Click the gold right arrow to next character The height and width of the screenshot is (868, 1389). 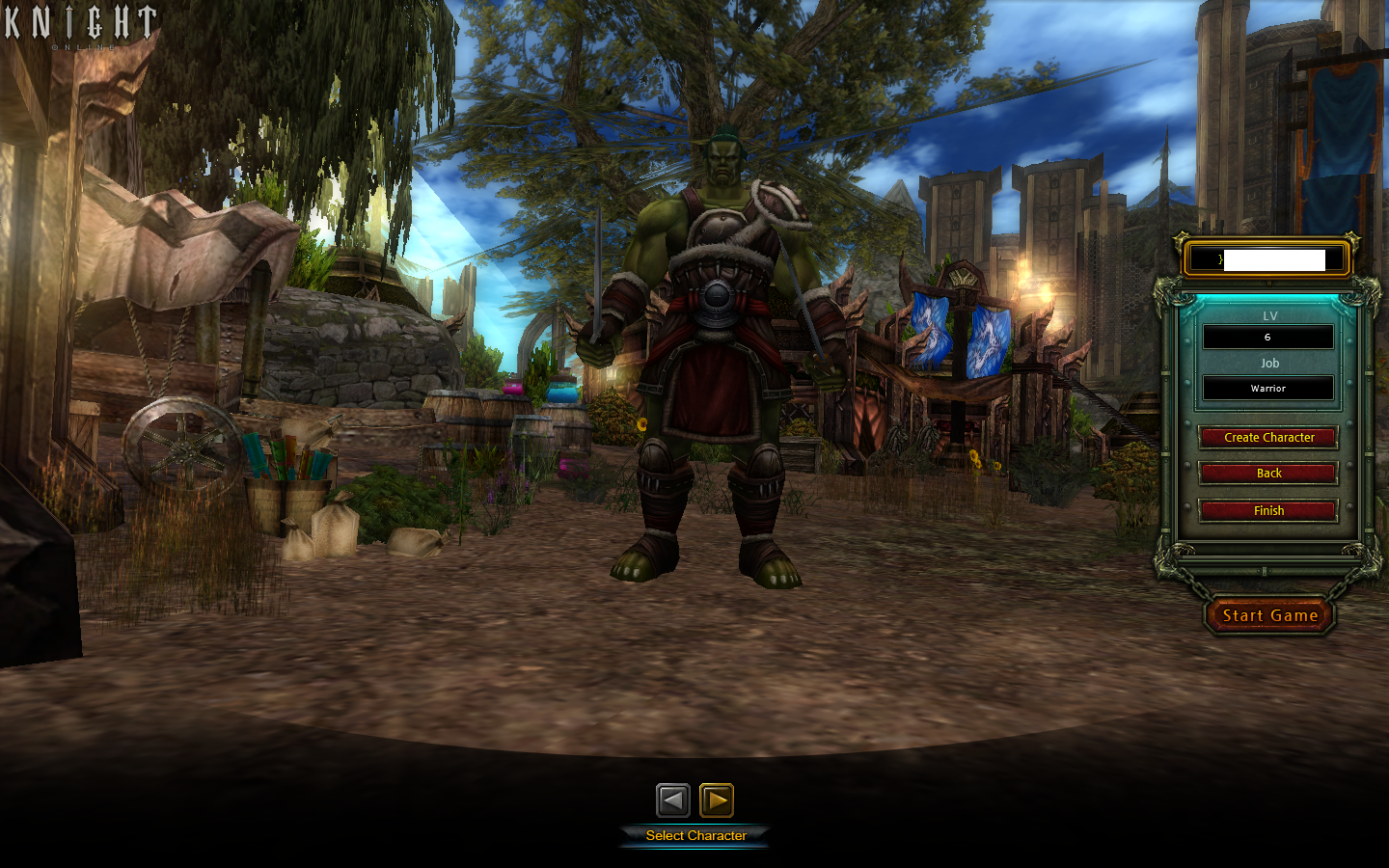[716, 799]
